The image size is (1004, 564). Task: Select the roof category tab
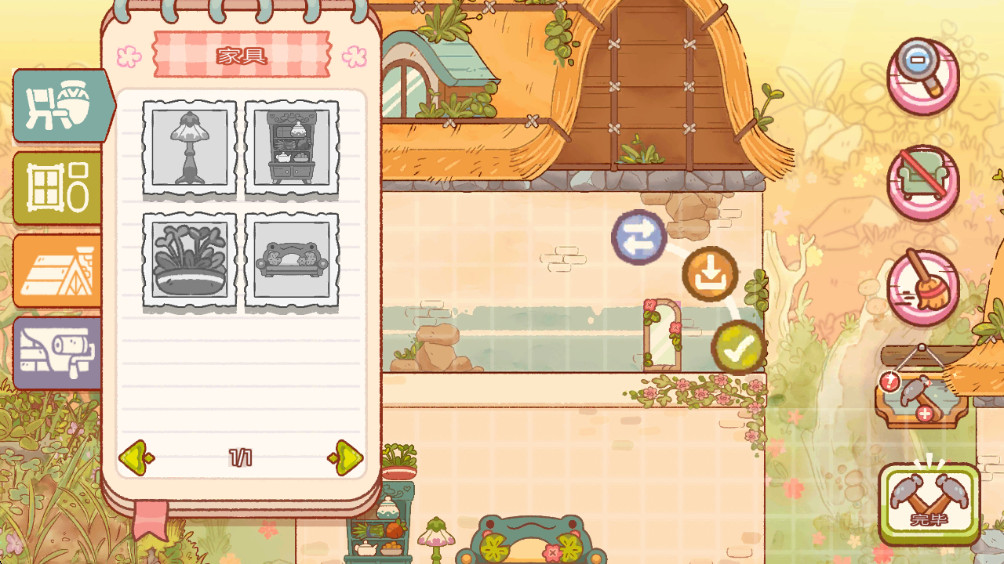click(56, 270)
